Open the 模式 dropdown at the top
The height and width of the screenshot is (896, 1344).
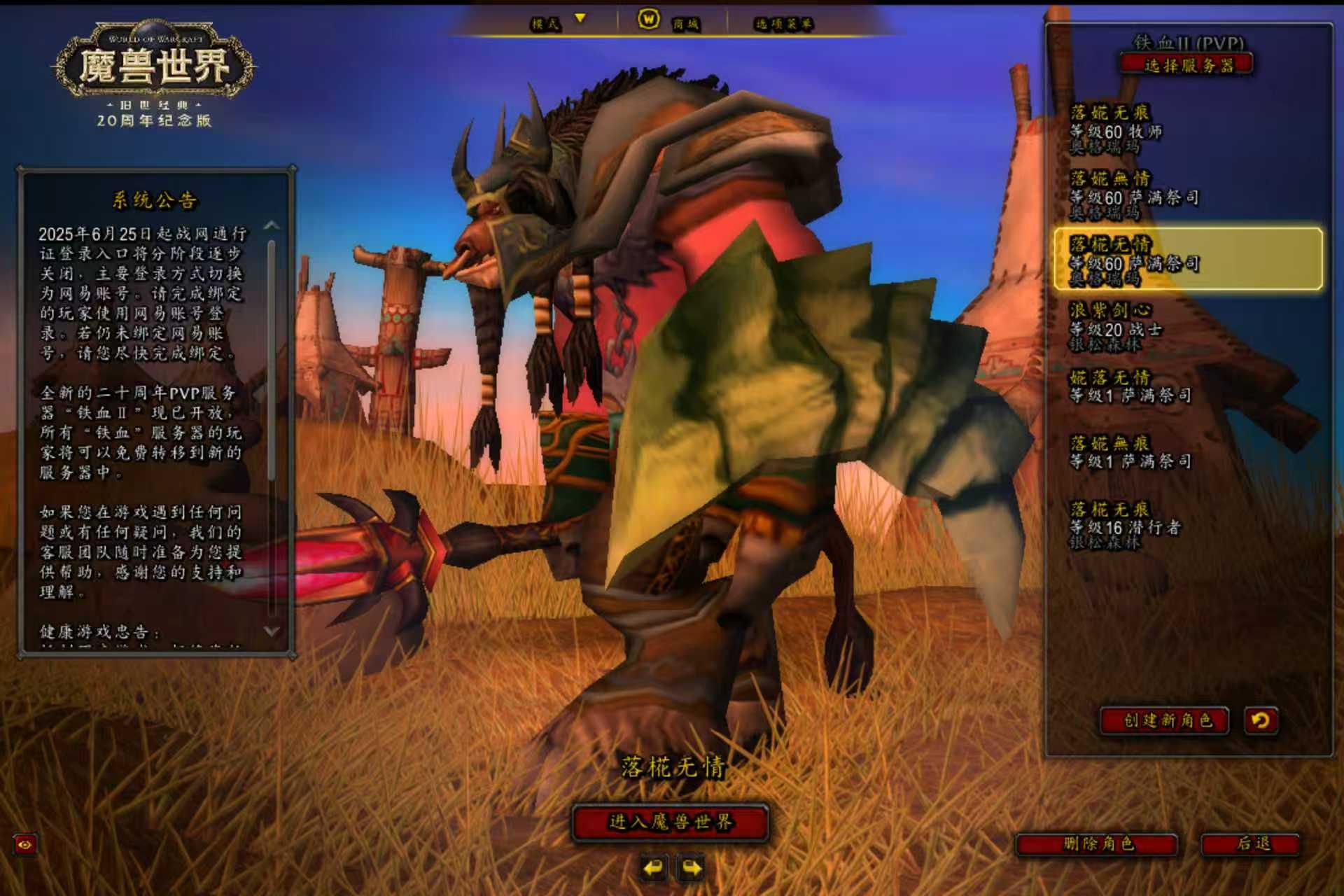557,23
